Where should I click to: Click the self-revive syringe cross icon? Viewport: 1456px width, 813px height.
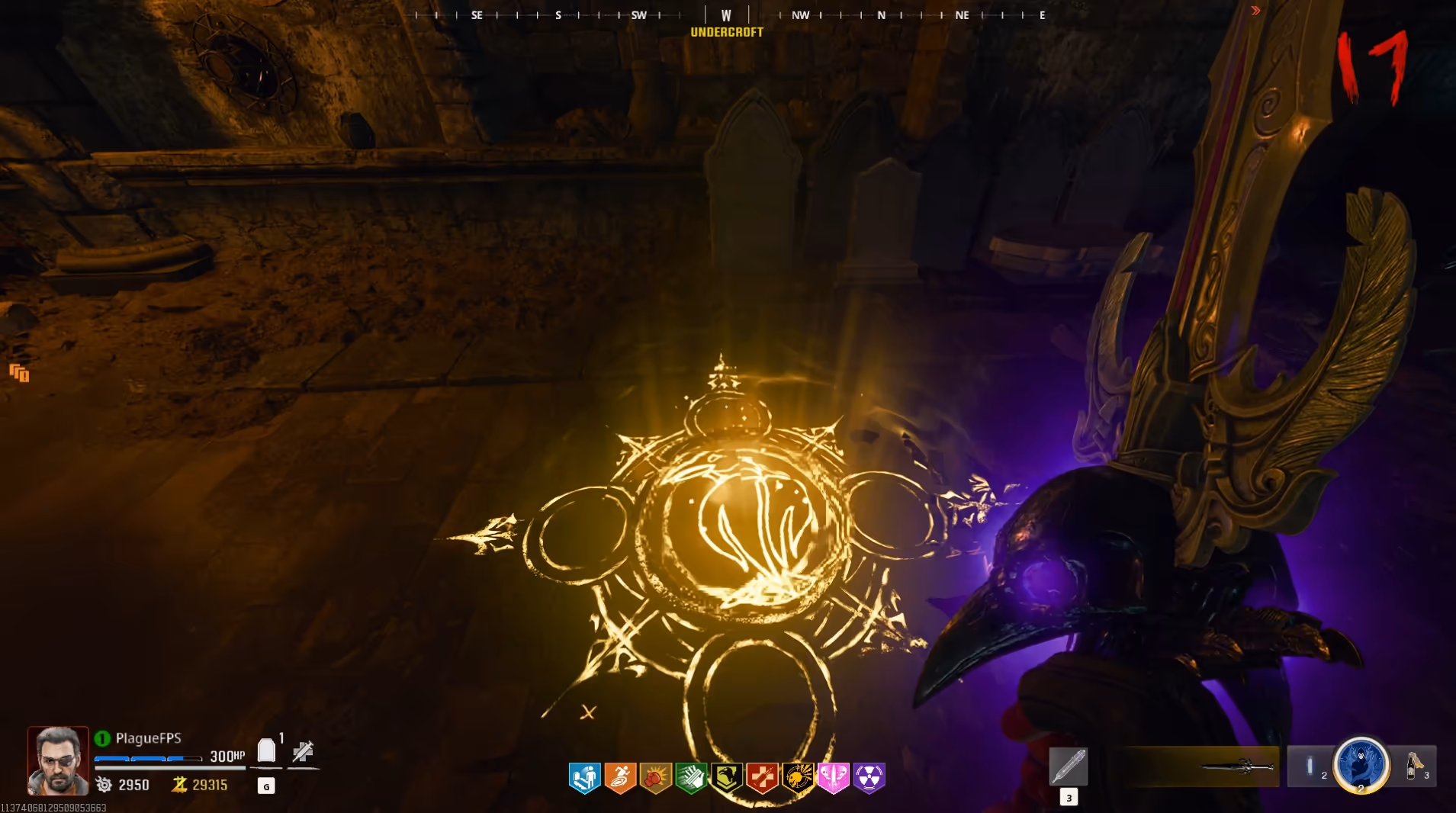tap(303, 751)
